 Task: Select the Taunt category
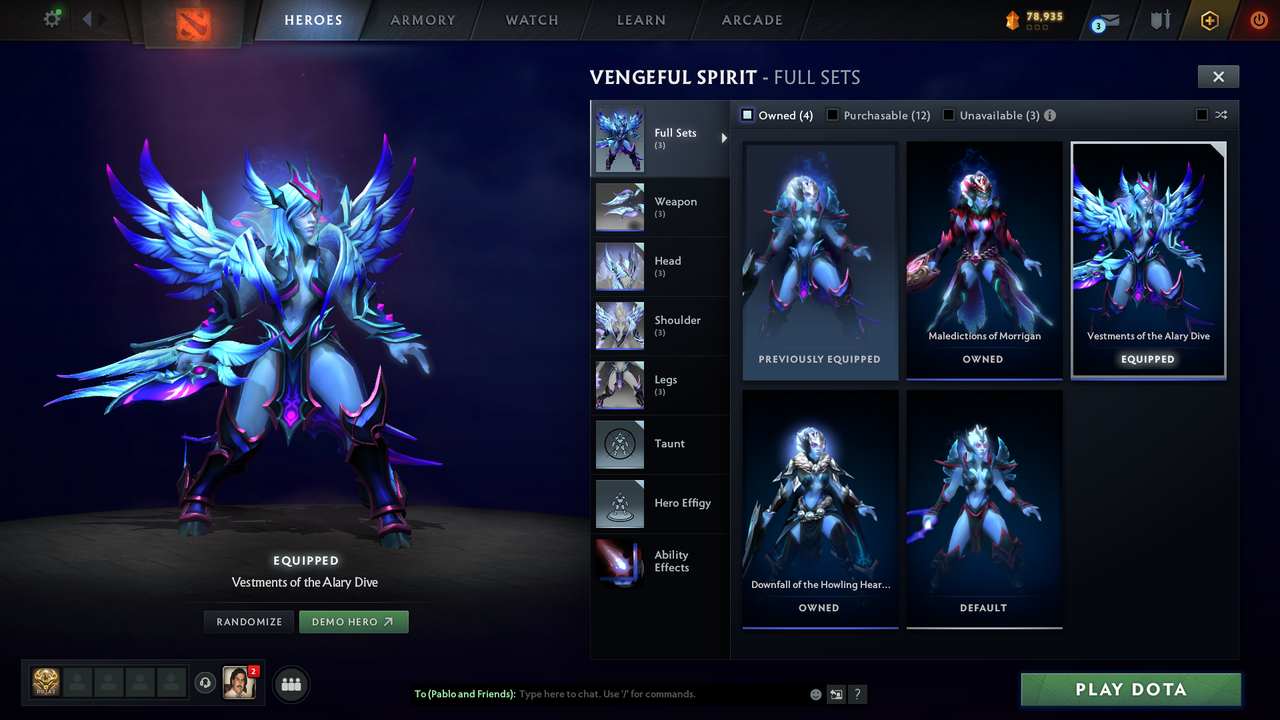point(660,444)
